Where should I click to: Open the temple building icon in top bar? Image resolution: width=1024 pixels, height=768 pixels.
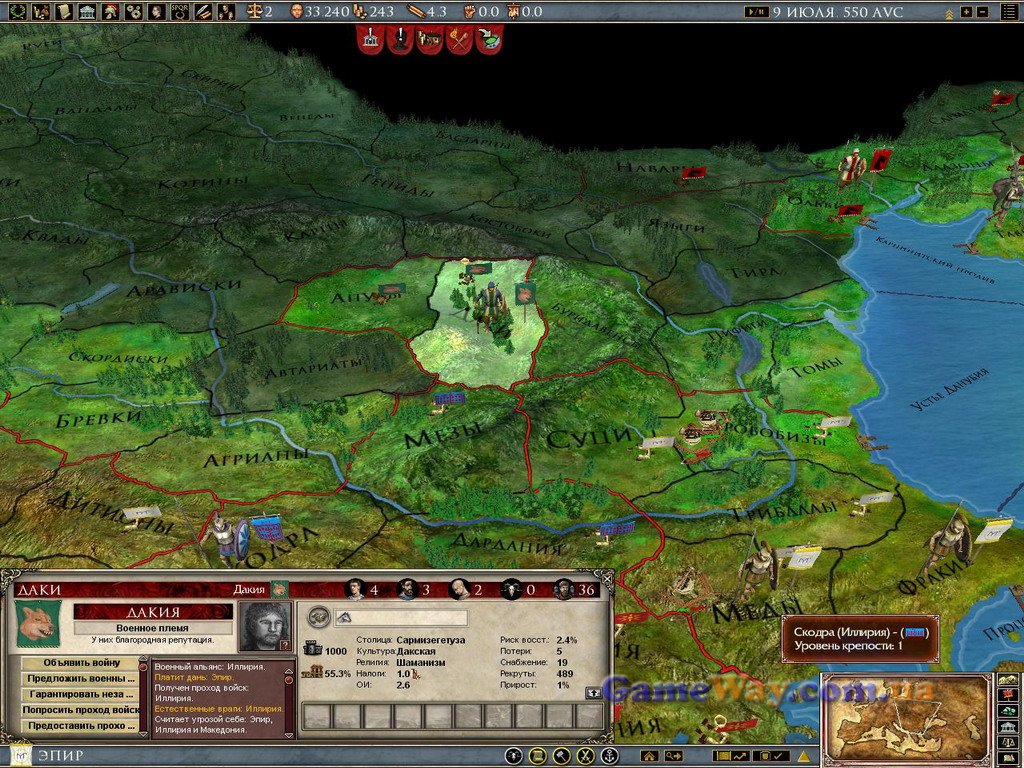87,12
